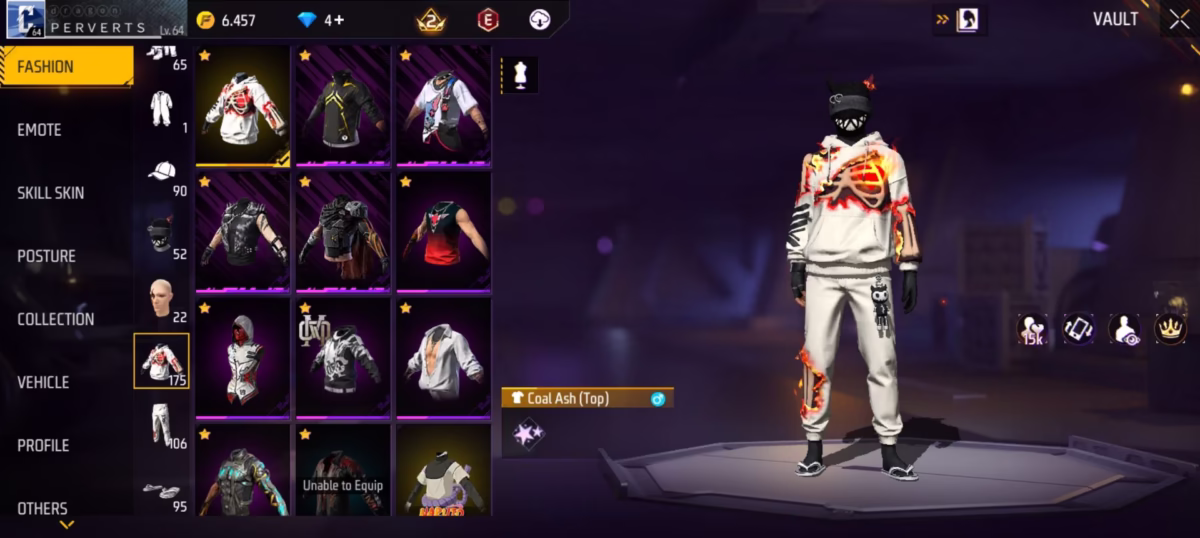The image size is (1200, 538).
Task: Click the crown icon beside the character
Action: (x=1170, y=328)
